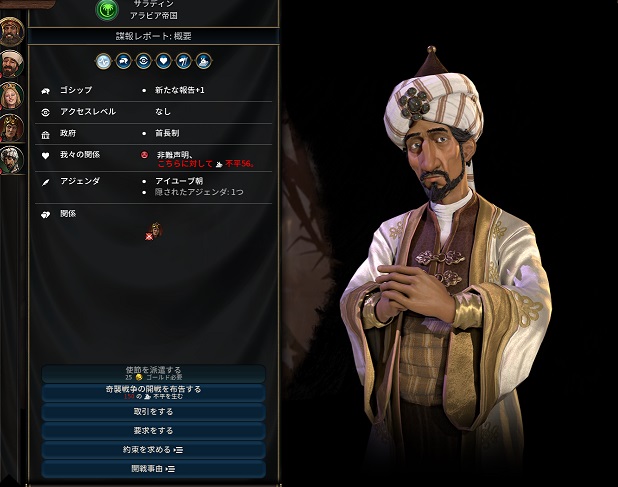Declare a surprise war on Saladin
The width and height of the screenshot is (618, 487).
pyautogui.click(x=153, y=392)
